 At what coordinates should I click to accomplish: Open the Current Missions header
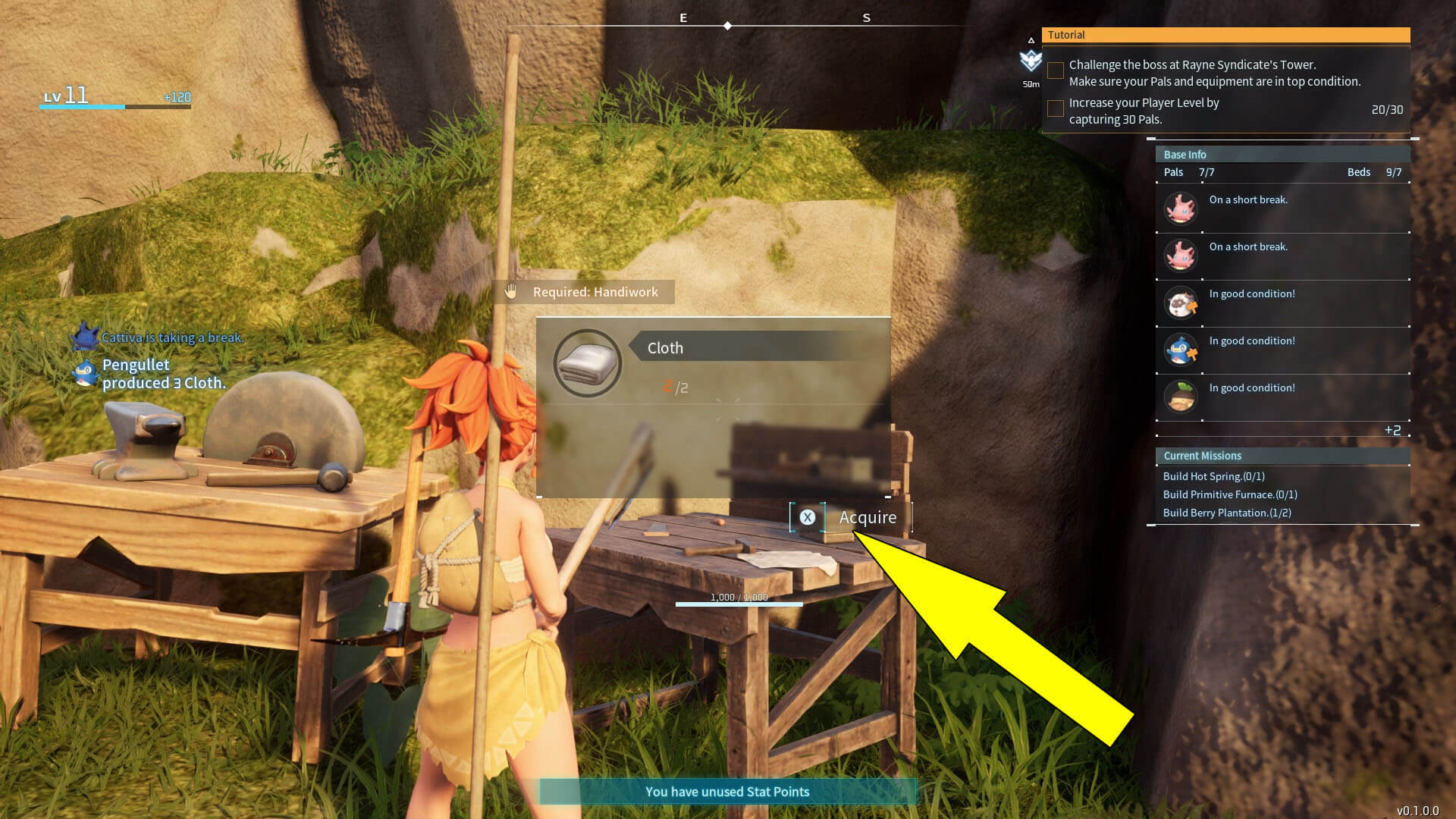pos(1282,456)
